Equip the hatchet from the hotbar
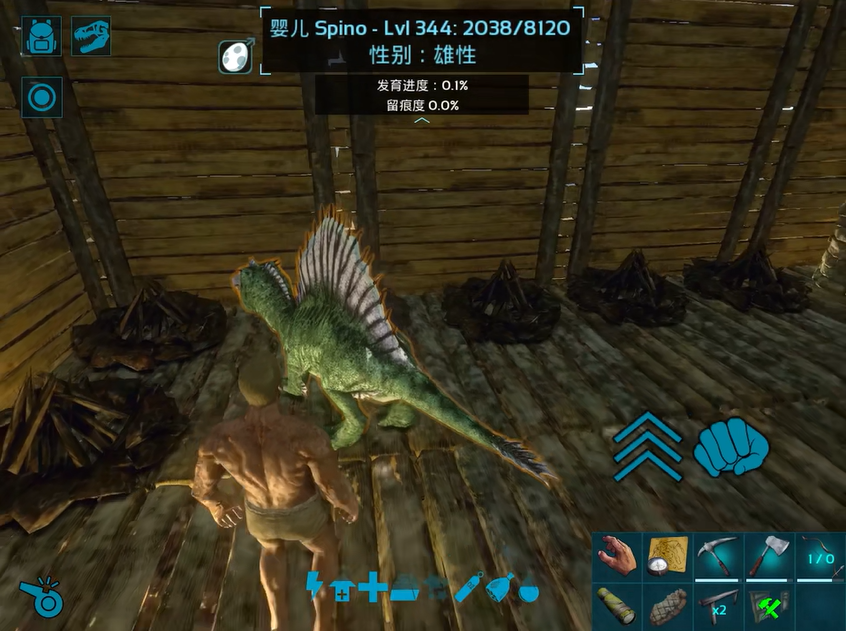 pos(767,557)
